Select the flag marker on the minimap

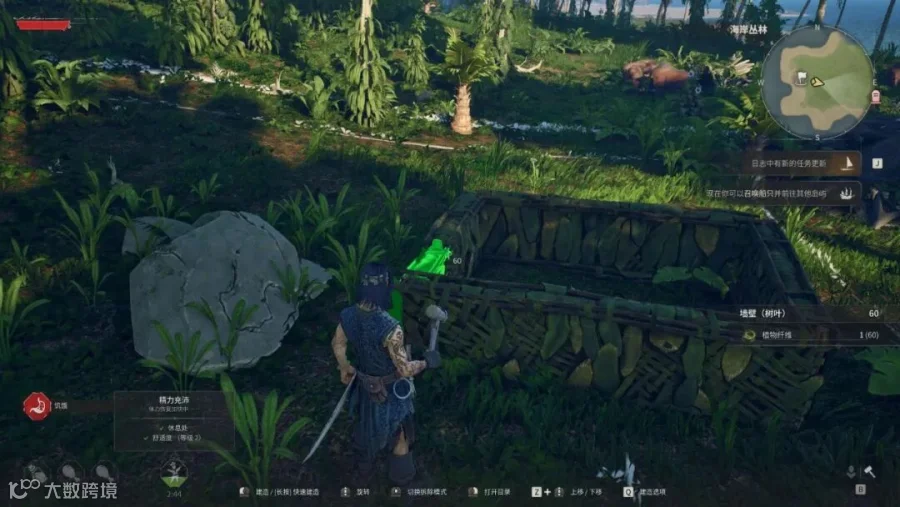click(x=801, y=77)
